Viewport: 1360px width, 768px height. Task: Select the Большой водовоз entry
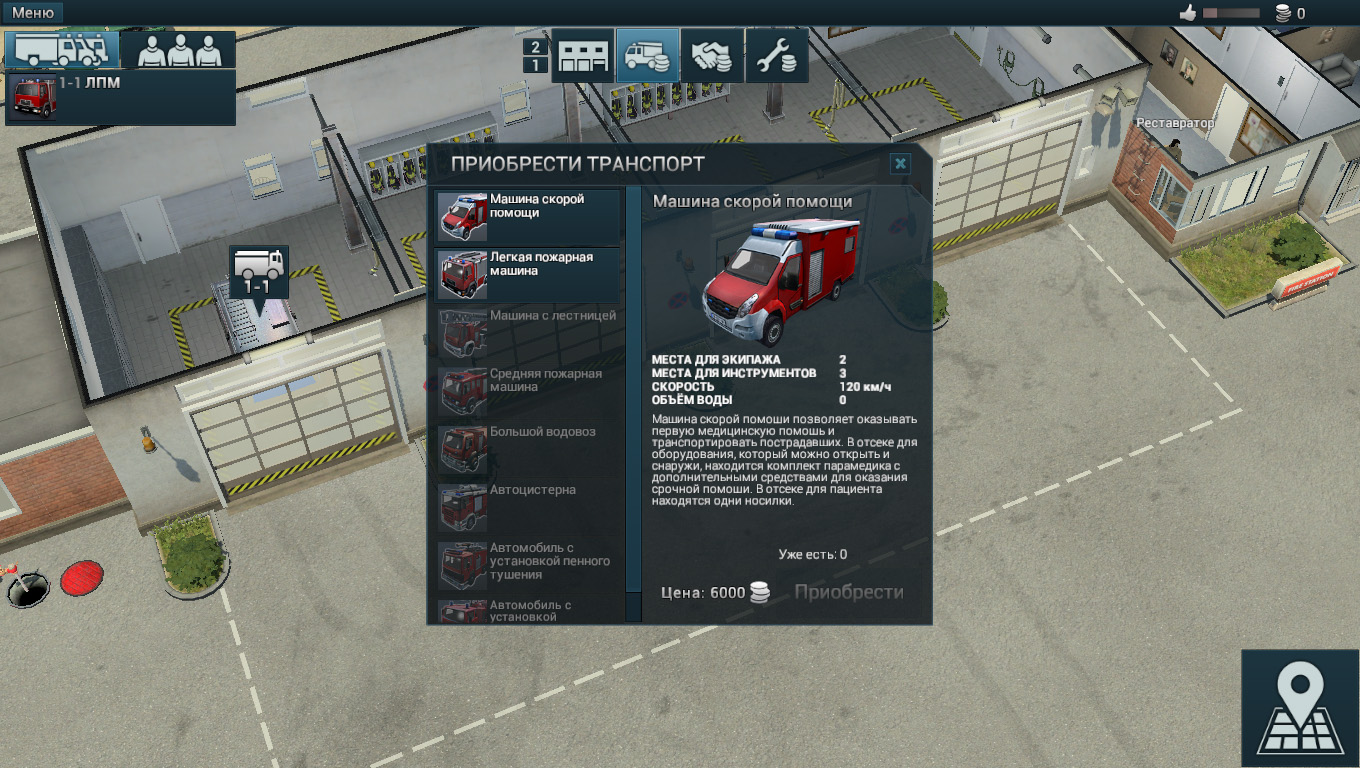tap(528, 448)
